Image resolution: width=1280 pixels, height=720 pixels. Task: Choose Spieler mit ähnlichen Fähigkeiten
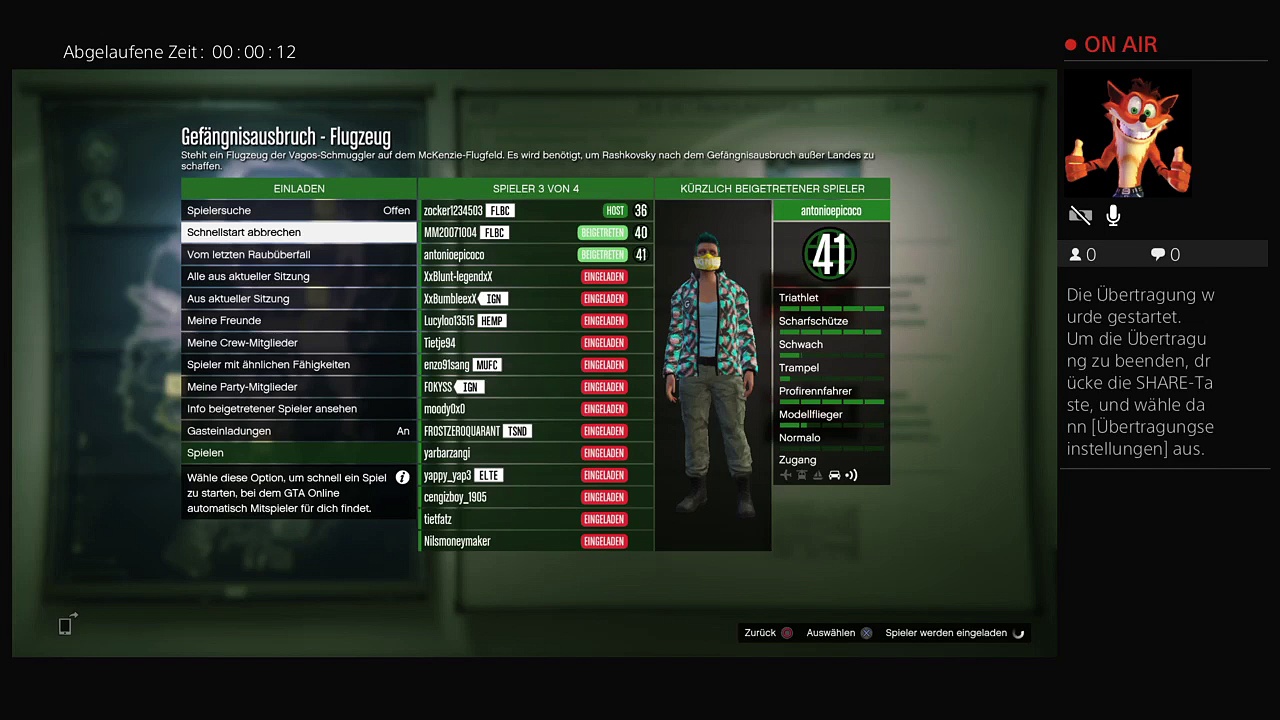pos(298,365)
